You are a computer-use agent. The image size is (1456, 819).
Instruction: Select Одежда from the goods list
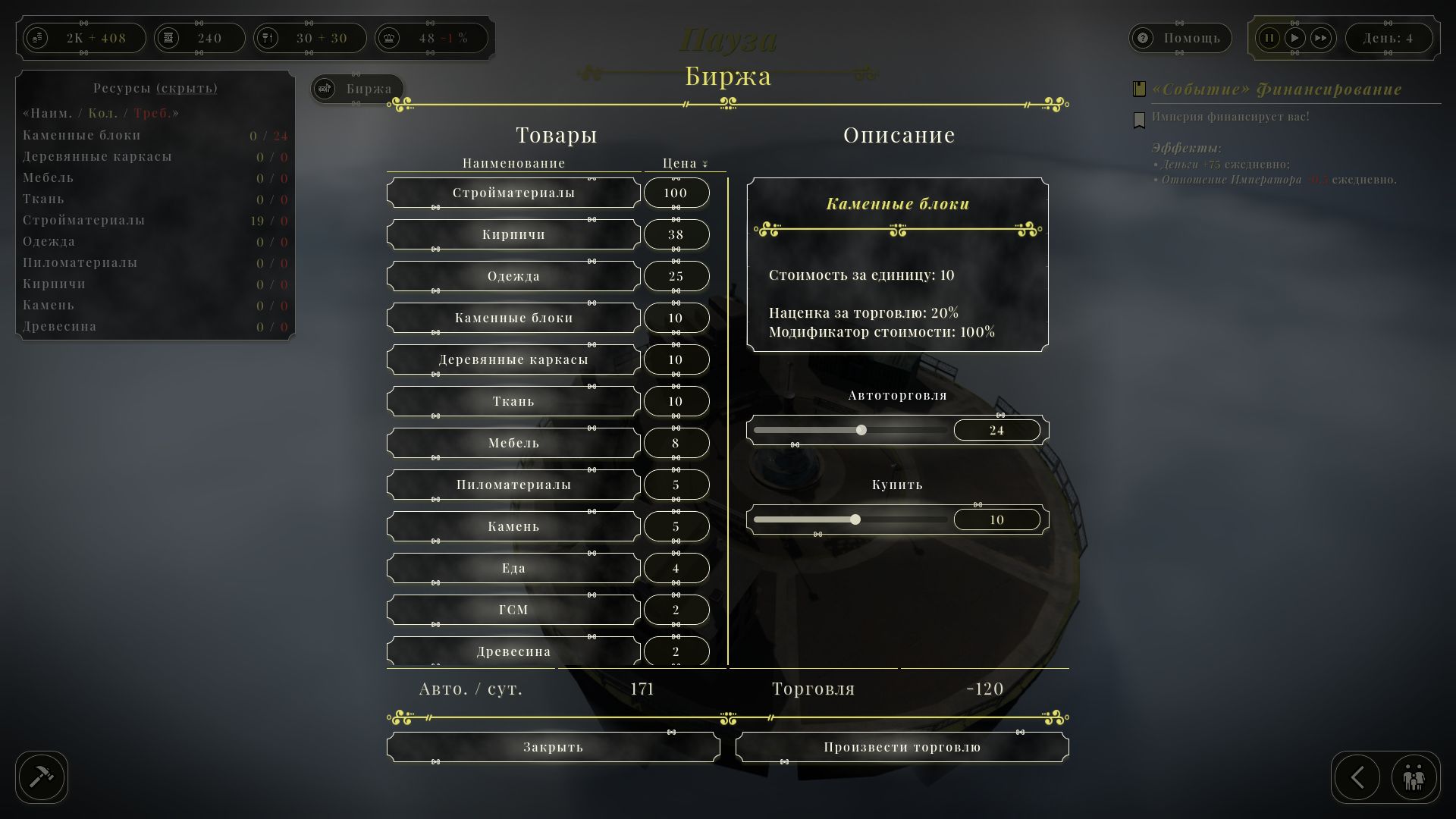tap(513, 276)
